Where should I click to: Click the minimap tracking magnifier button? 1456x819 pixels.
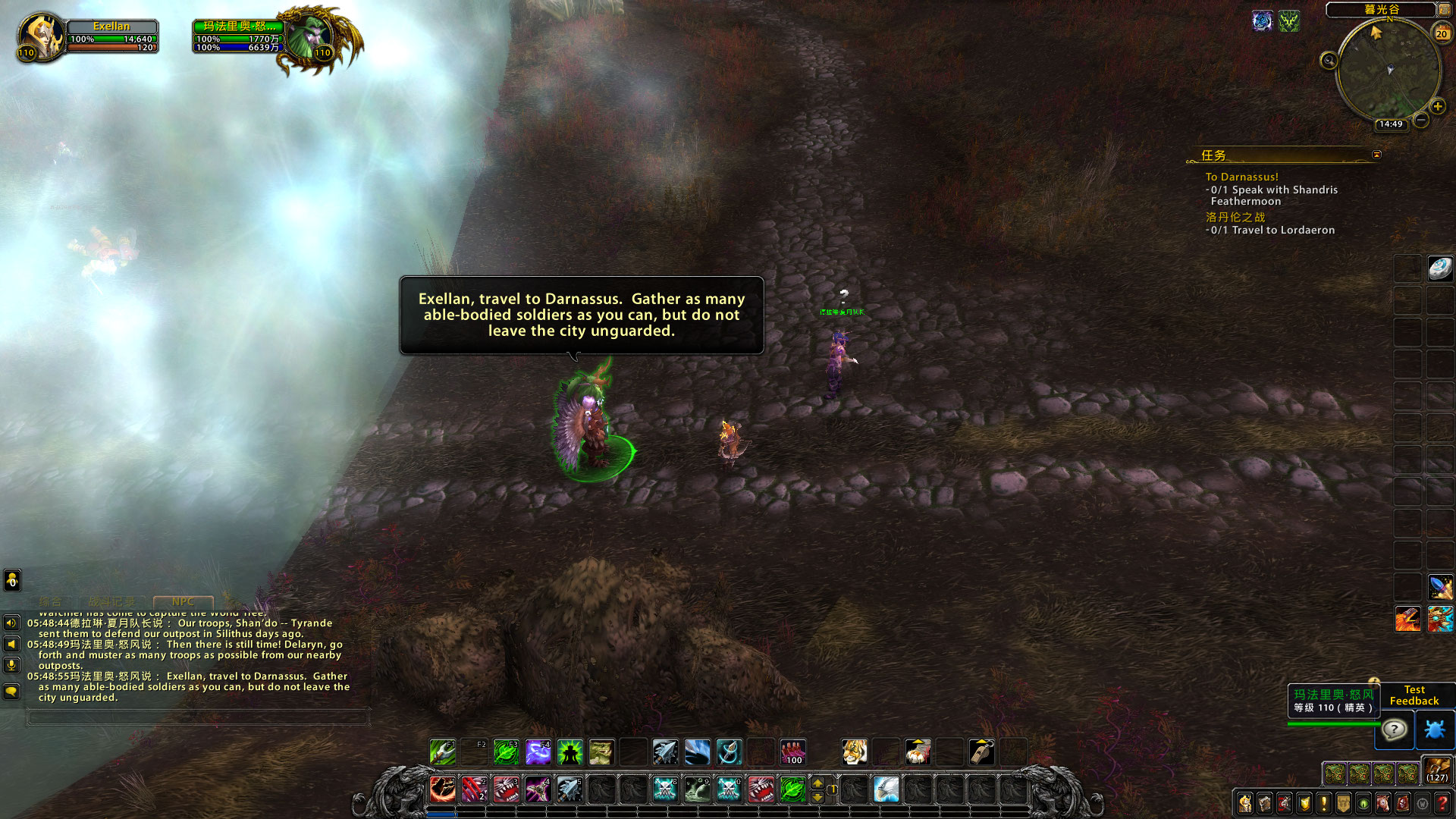[1329, 61]
